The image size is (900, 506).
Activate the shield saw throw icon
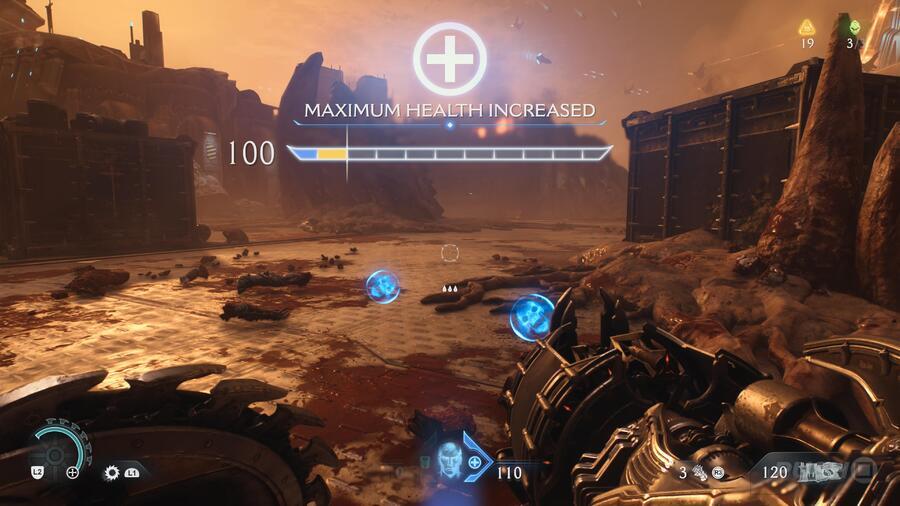(x=112, y=471)
